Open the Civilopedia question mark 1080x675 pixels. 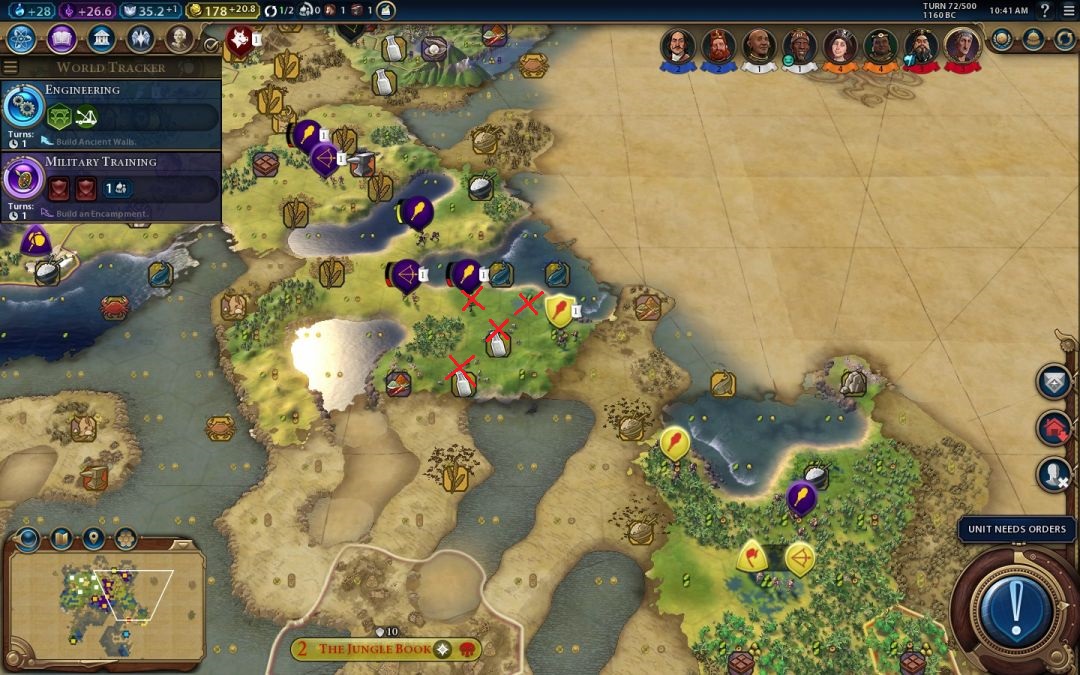click(x=1045, y=10)
